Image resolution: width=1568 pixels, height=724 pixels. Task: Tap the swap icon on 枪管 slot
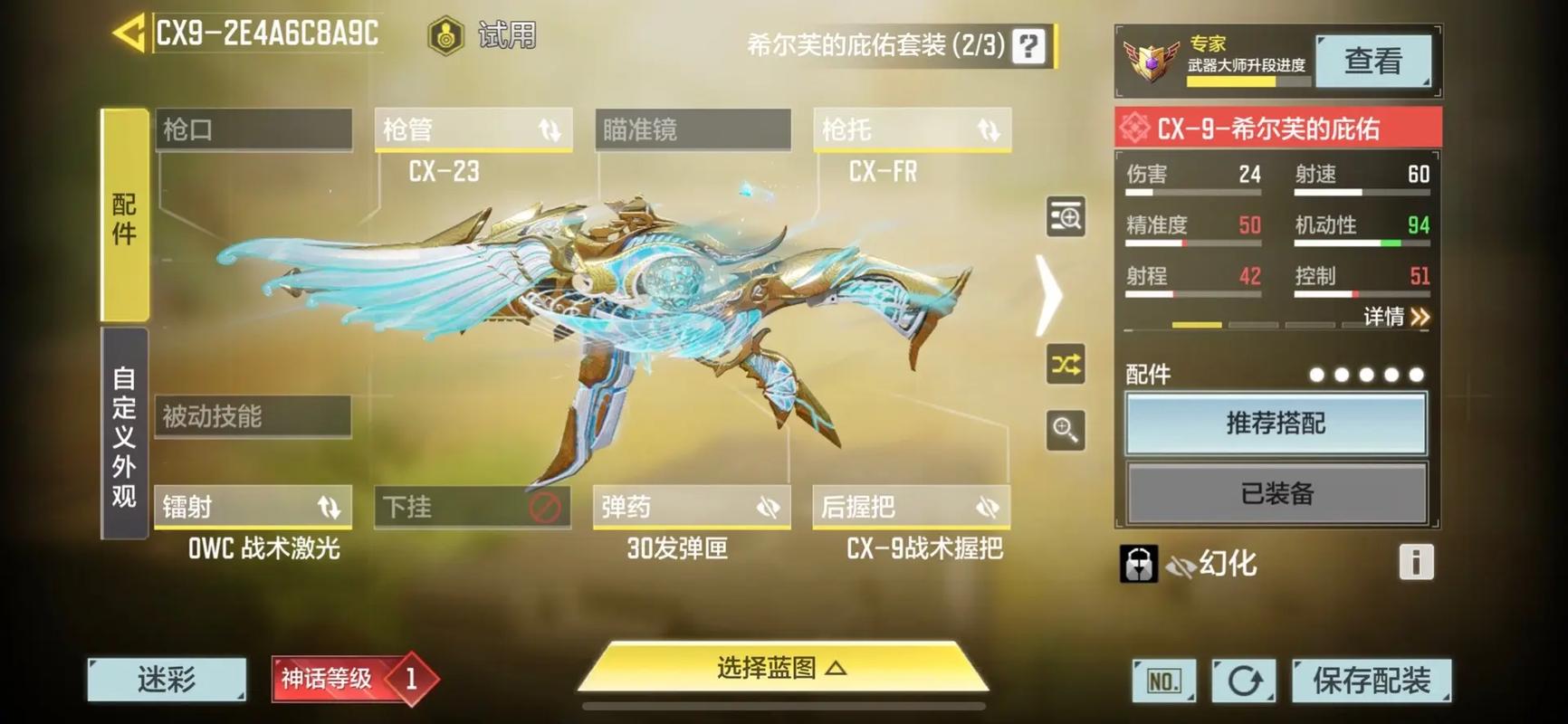tap(552, 130)
